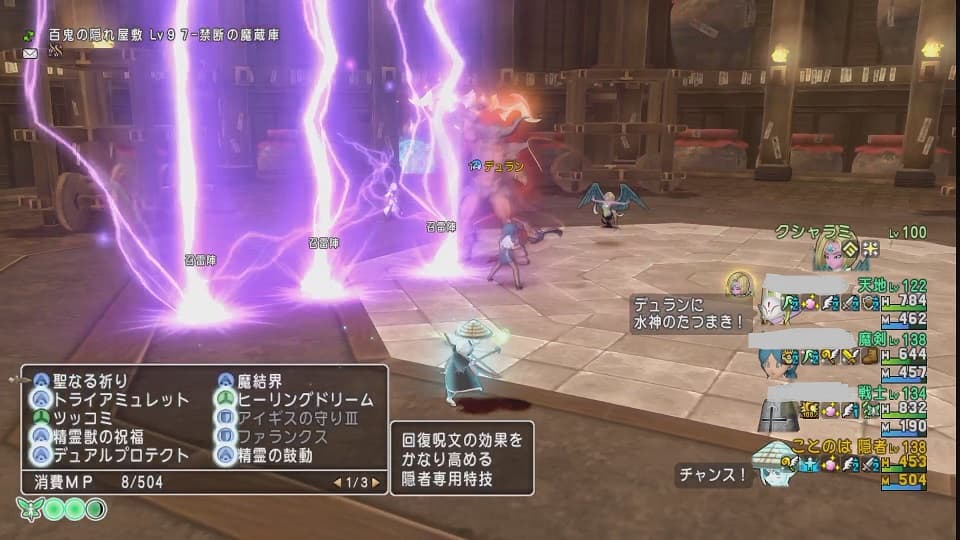Cast 魔結界 from the skill list
960x540 pixels.
coord(257,381)
